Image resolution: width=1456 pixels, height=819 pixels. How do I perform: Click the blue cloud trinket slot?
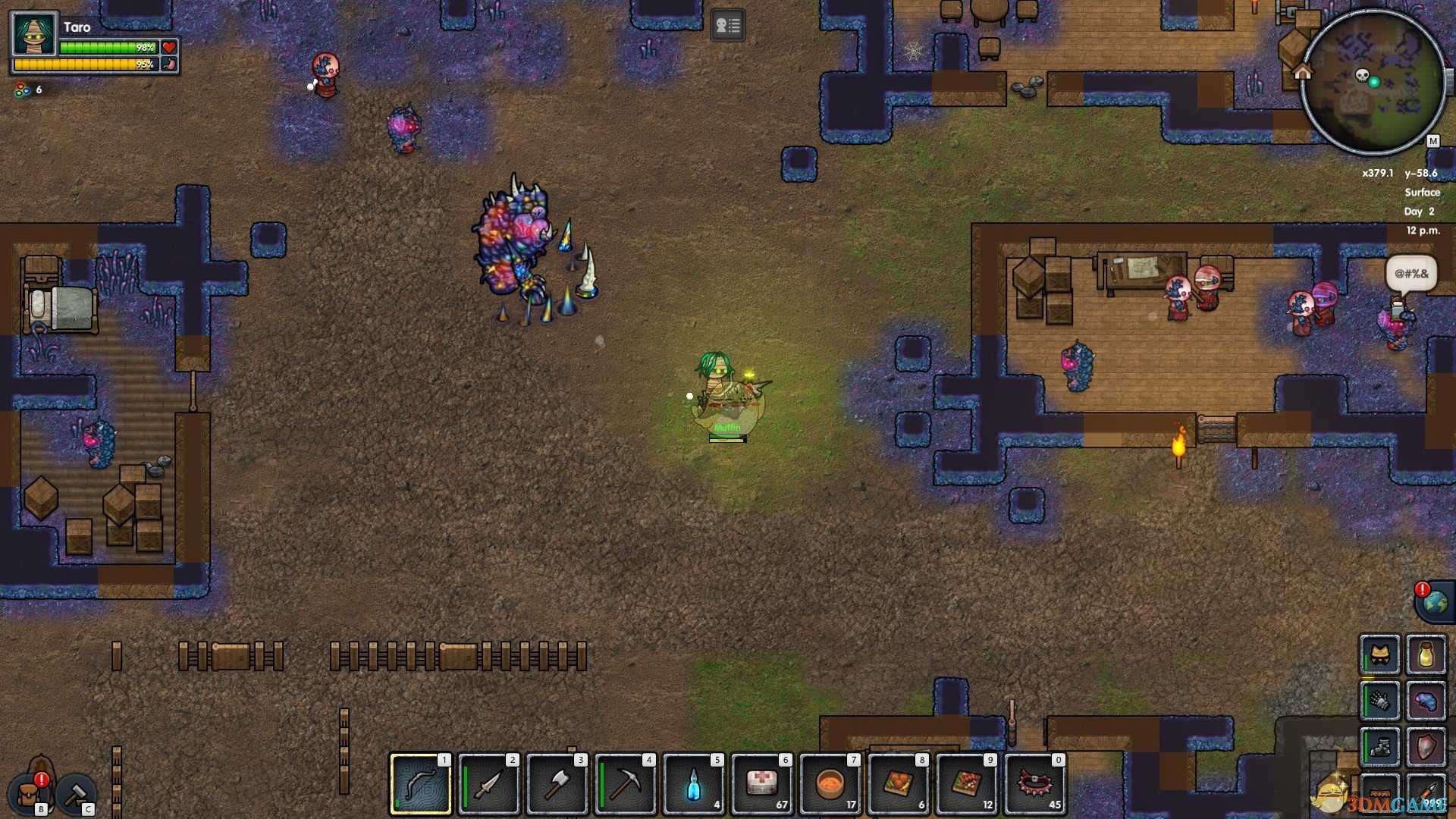point(1426,701)
